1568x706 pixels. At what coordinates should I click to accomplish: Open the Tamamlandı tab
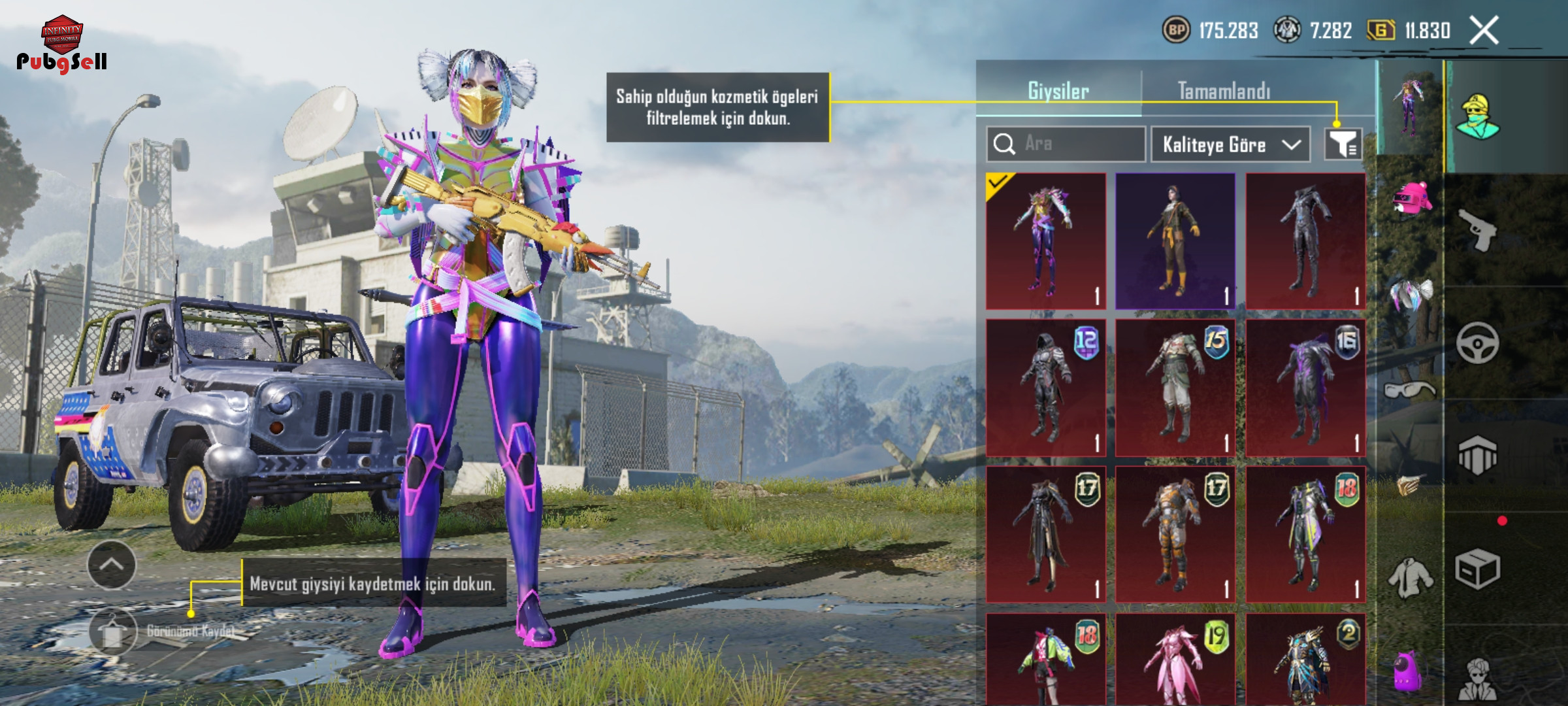tap(1224, 91)
